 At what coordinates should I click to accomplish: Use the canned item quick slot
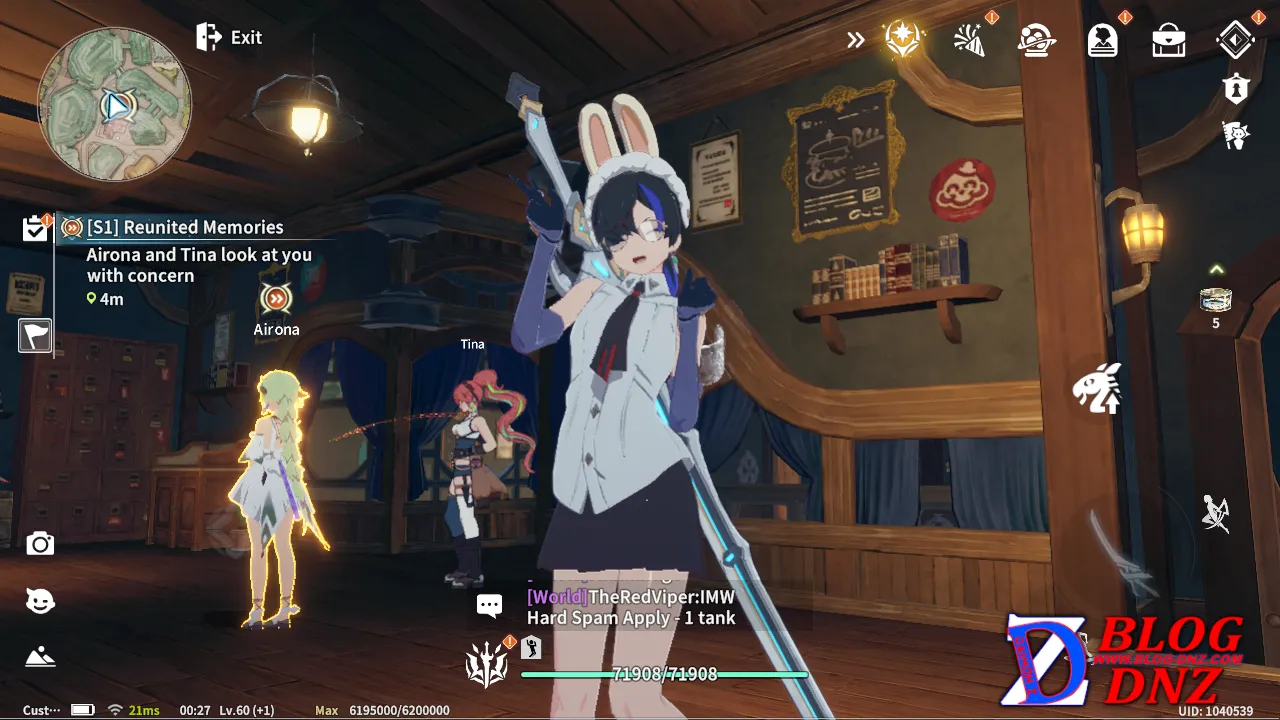1215,300
